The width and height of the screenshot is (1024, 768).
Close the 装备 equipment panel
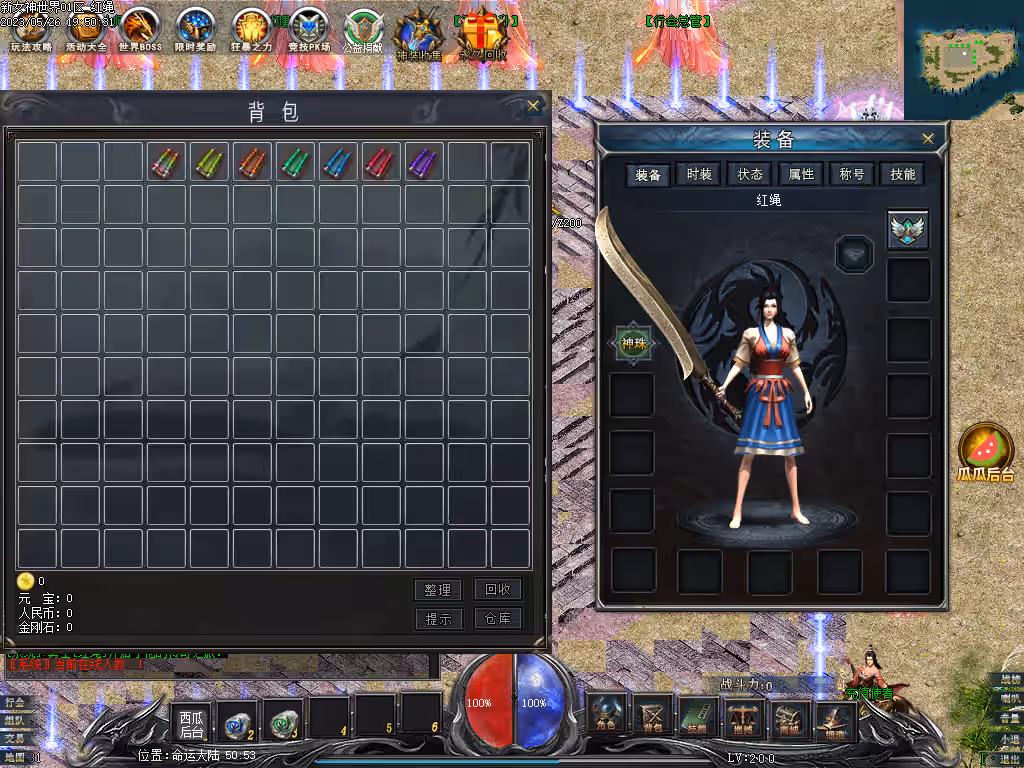(x=928, y=139)
